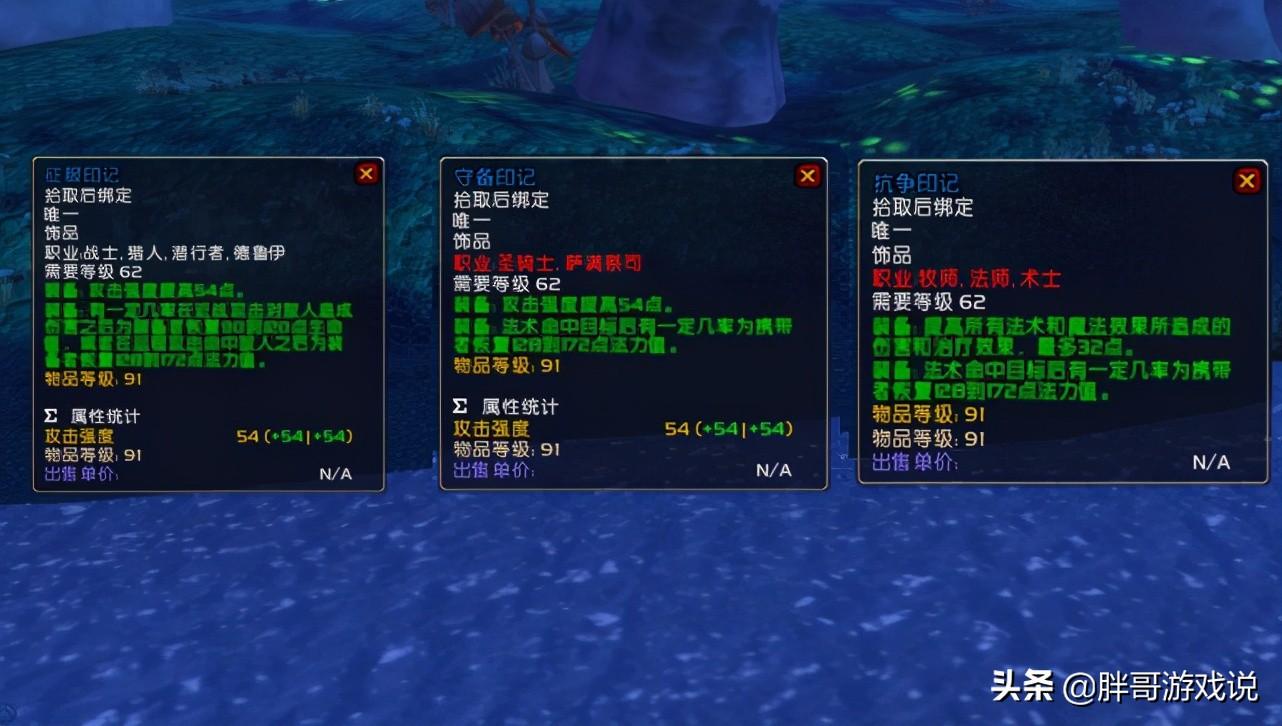Close the 抗争印记 item tooltip
This screenshot has width=1282, height=726.
coord(1247,181)
